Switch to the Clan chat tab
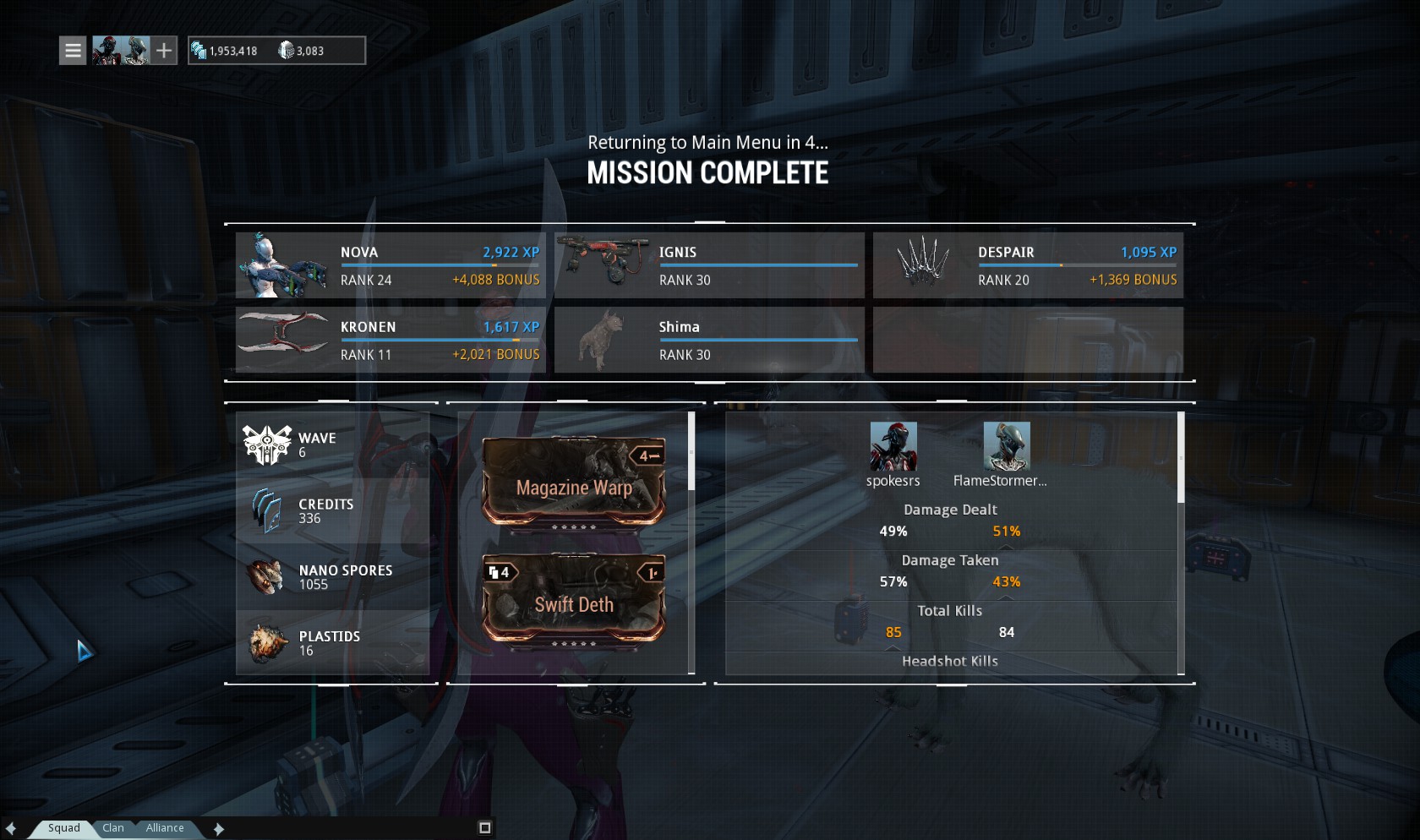Image resolution: width=1420 pixels, height=840 pixels. pos(113,828)
